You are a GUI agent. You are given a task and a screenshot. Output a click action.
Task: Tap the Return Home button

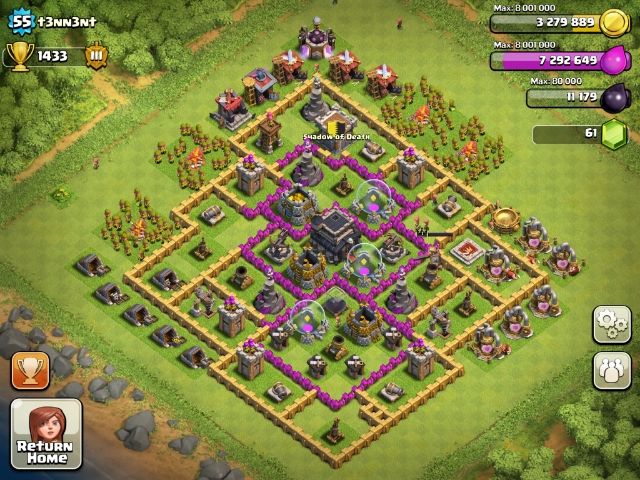click(45, 435)
